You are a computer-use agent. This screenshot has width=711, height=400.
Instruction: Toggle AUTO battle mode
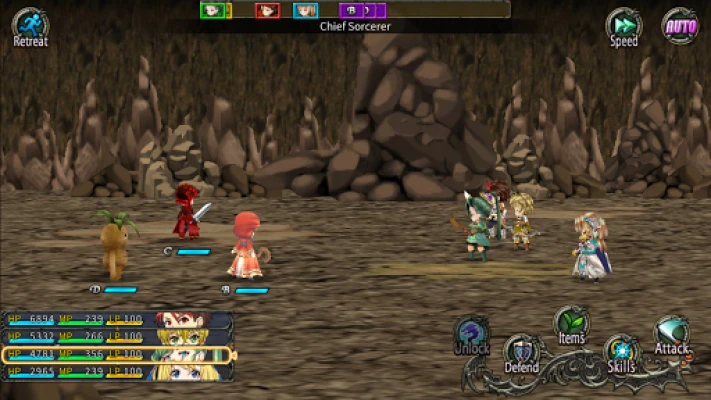[x=681, y=25]
